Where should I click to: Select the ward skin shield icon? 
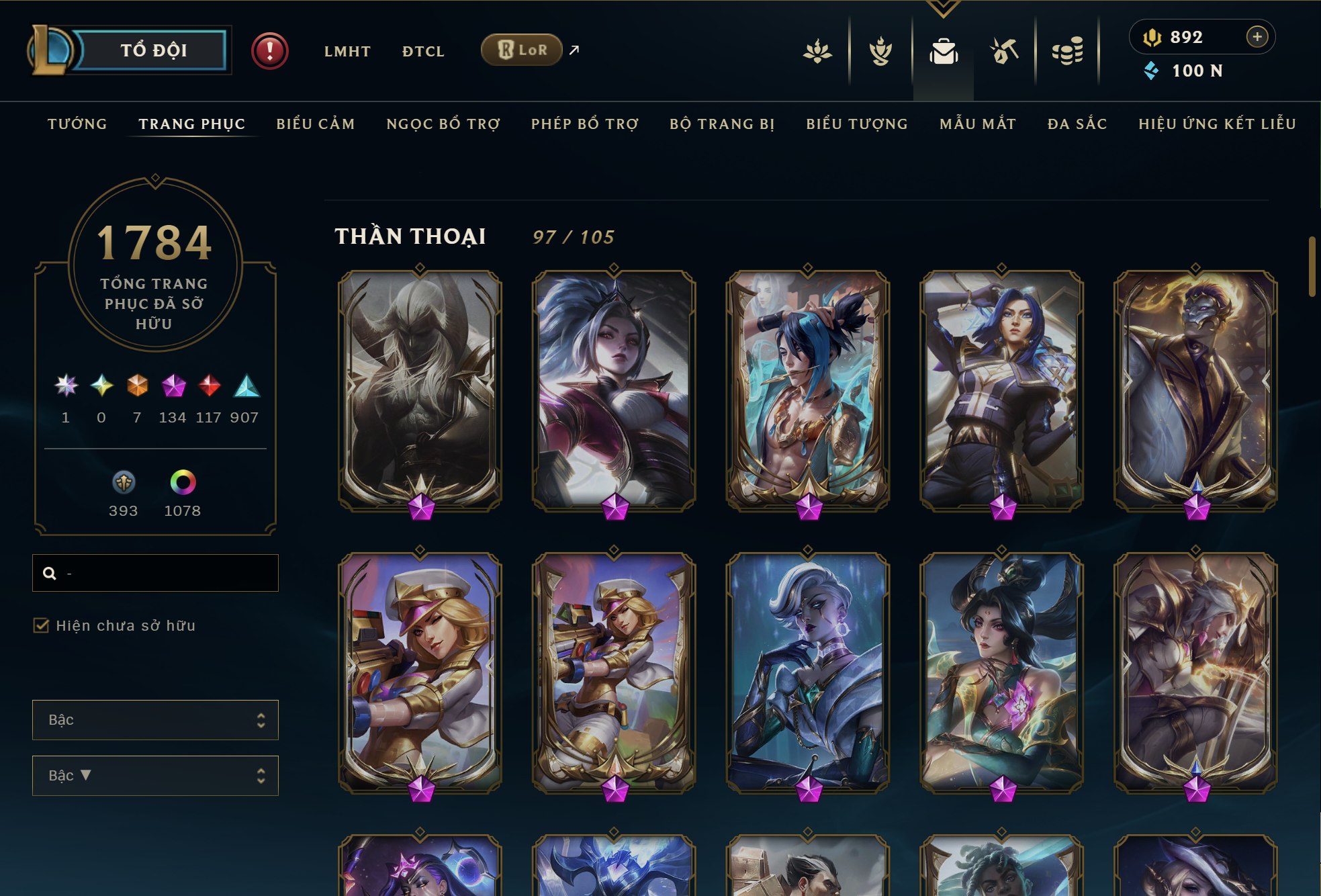pos(123,482)
